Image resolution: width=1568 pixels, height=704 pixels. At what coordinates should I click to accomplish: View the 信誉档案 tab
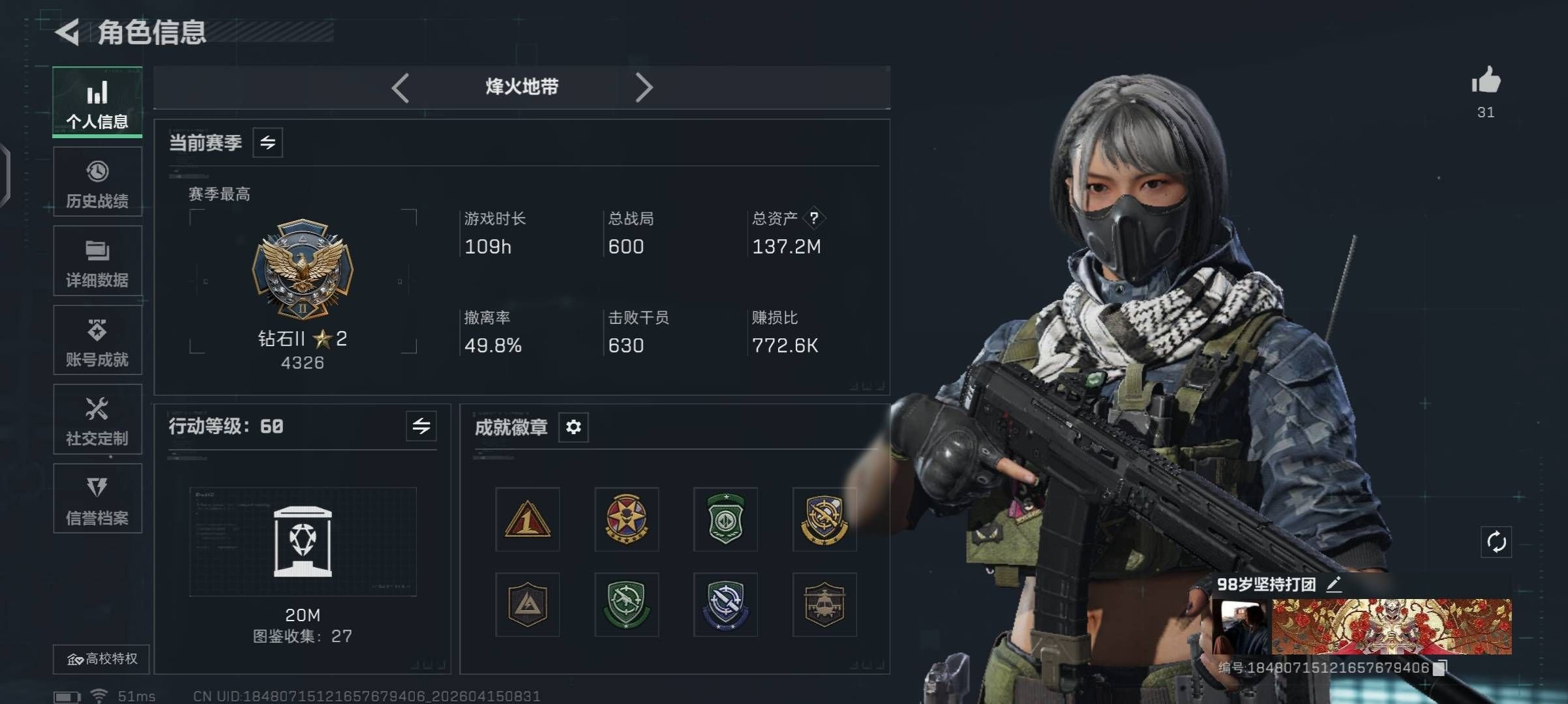tap(97, 499)
